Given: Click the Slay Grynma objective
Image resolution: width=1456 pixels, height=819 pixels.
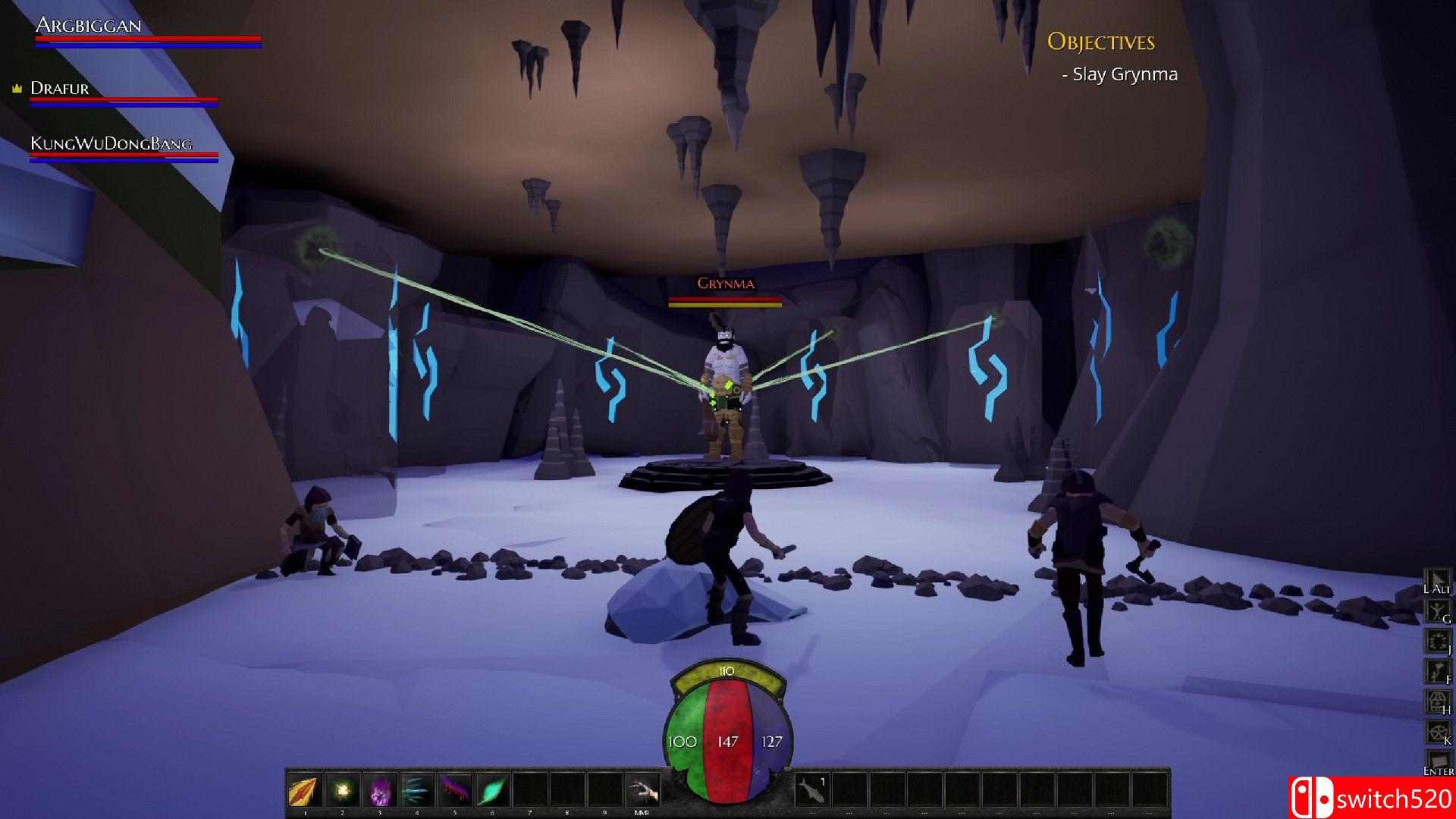Looking at the screenshot, I should coord(1125,74).
